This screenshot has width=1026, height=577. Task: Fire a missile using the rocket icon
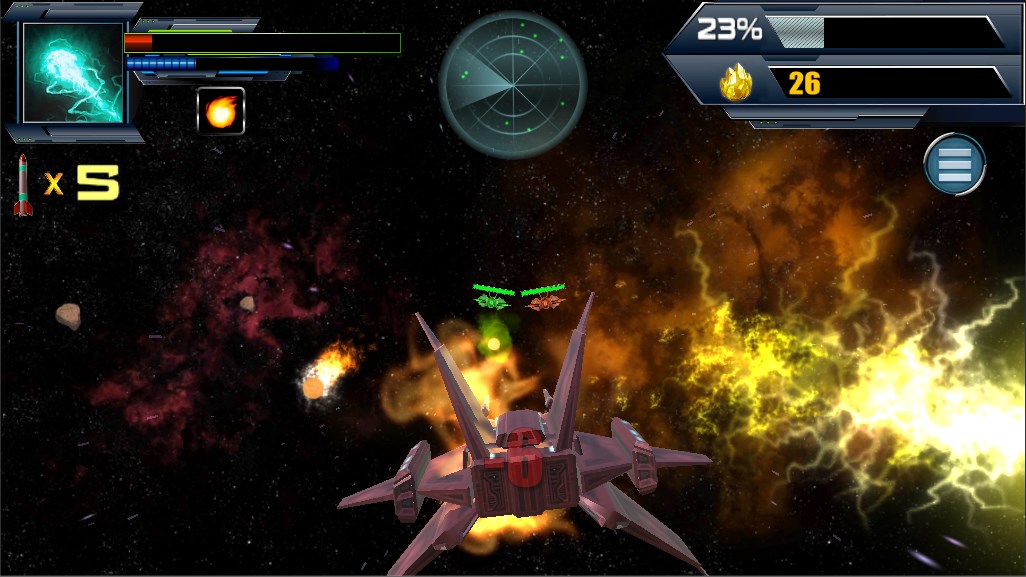23,185
